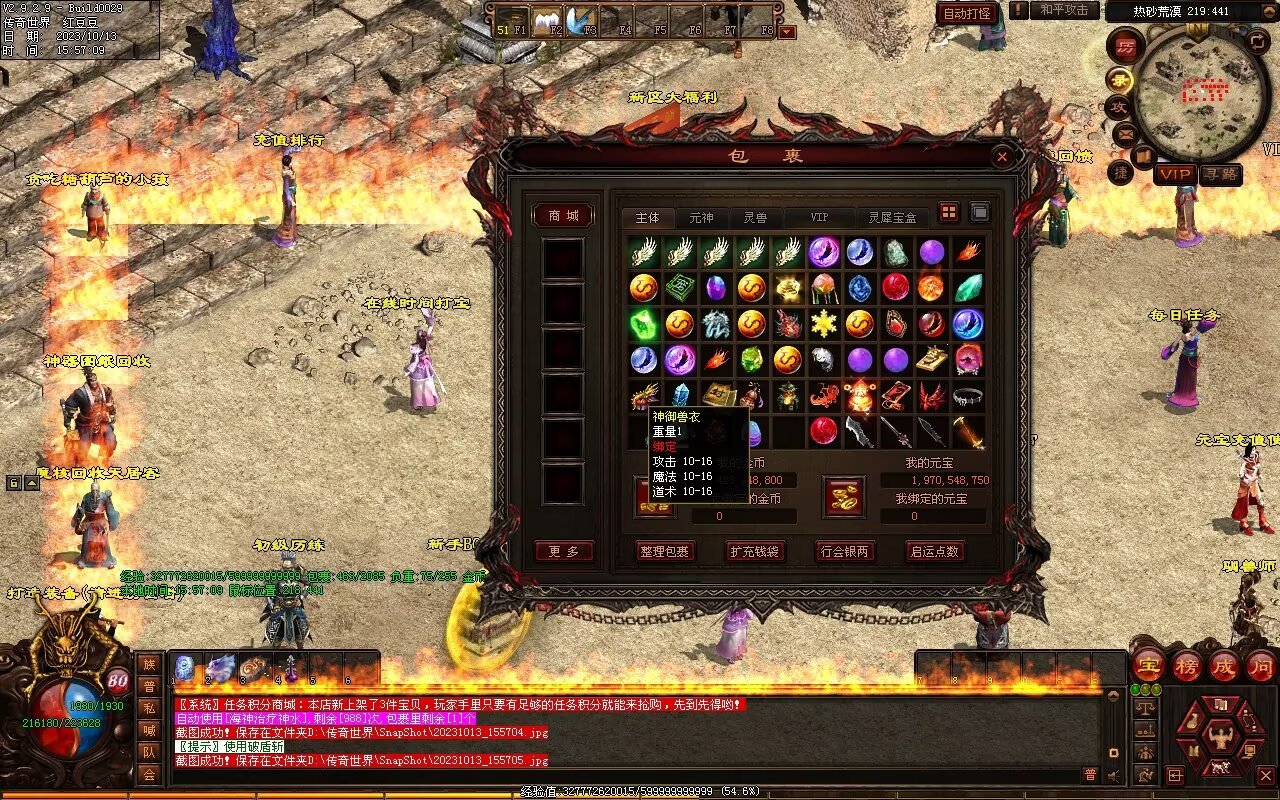Switch to the 灵兽 tab
The height and width of the screenshot is (800, 1280).
coord(755,218)
